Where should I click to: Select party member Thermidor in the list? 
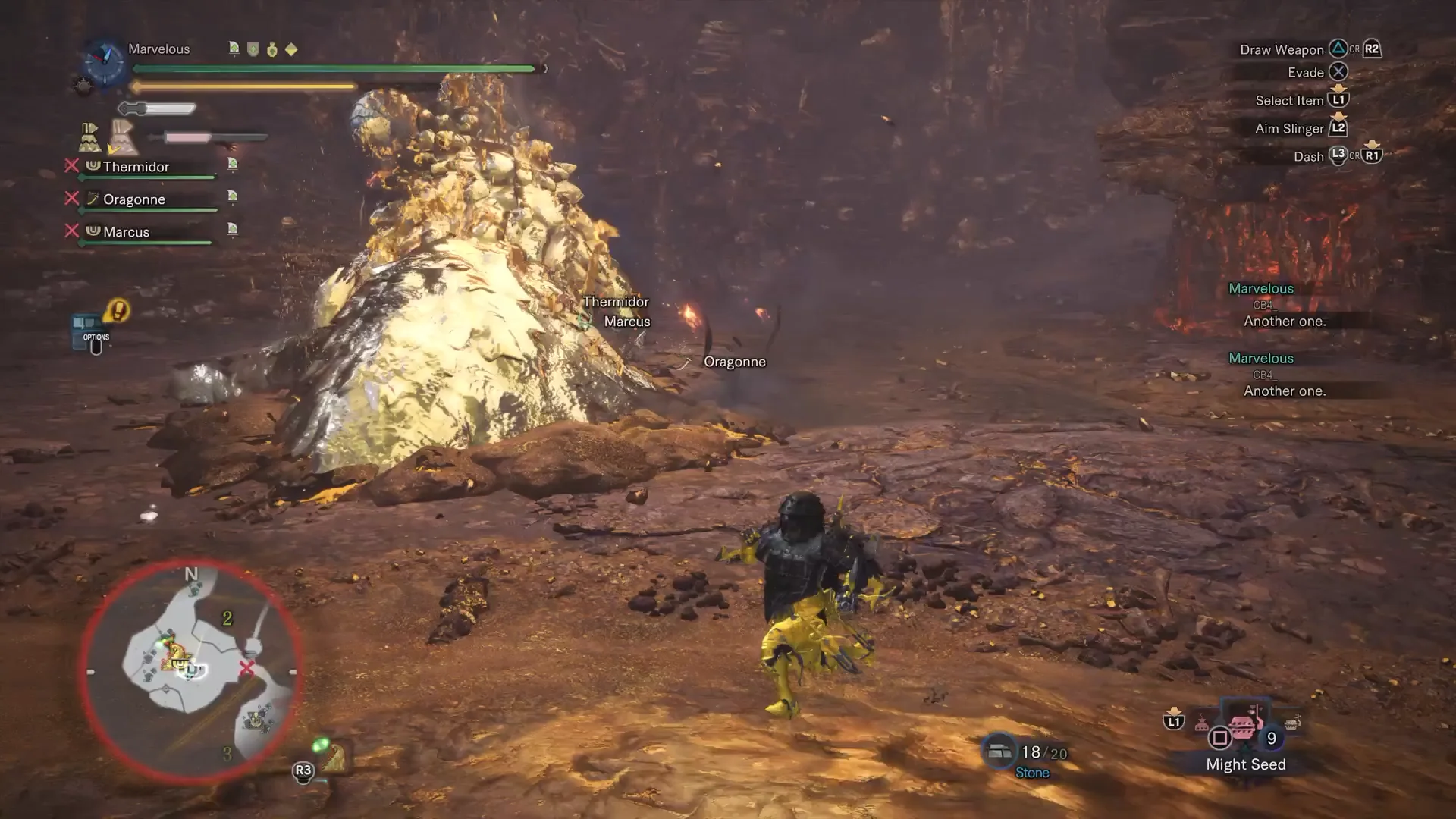[x=136, y=167]
